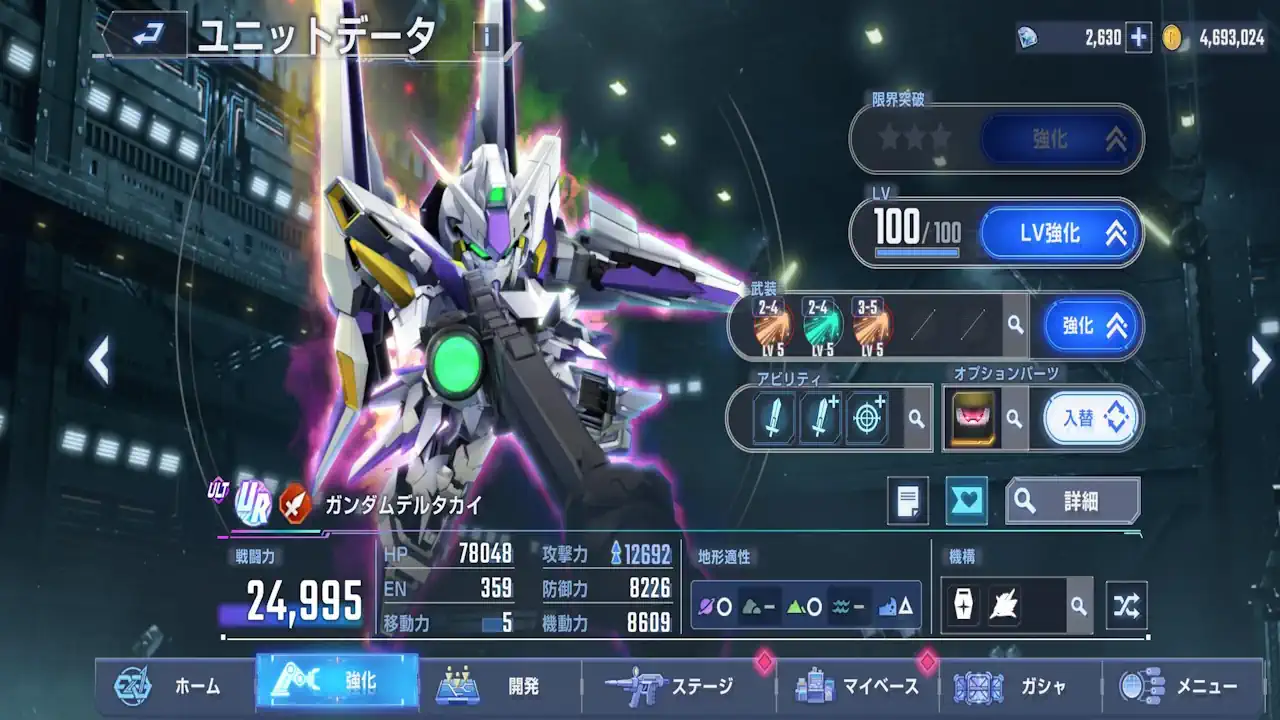Viewport: 1280px width, 720px height.
Task: Open the メニュー menu tab
Action: click(x=1180, y=686)
